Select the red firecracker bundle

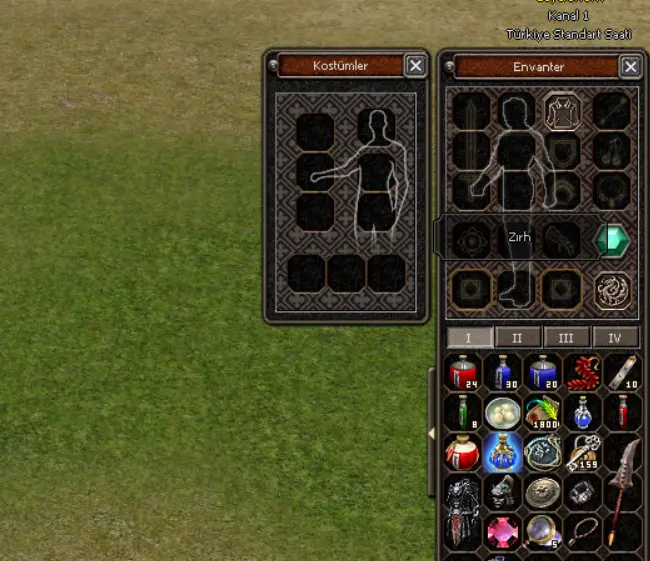581,372
